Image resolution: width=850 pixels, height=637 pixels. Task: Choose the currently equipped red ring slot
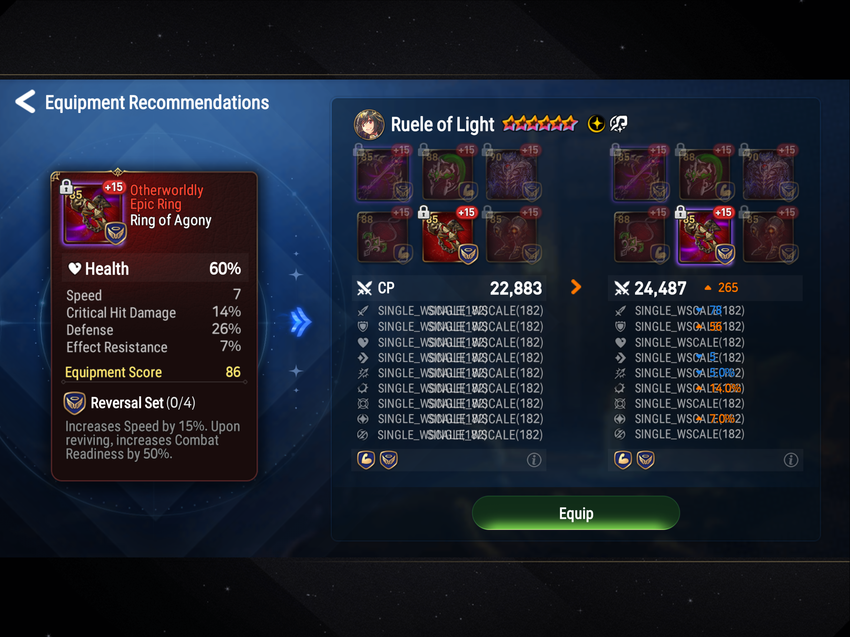tap(449, 236)
